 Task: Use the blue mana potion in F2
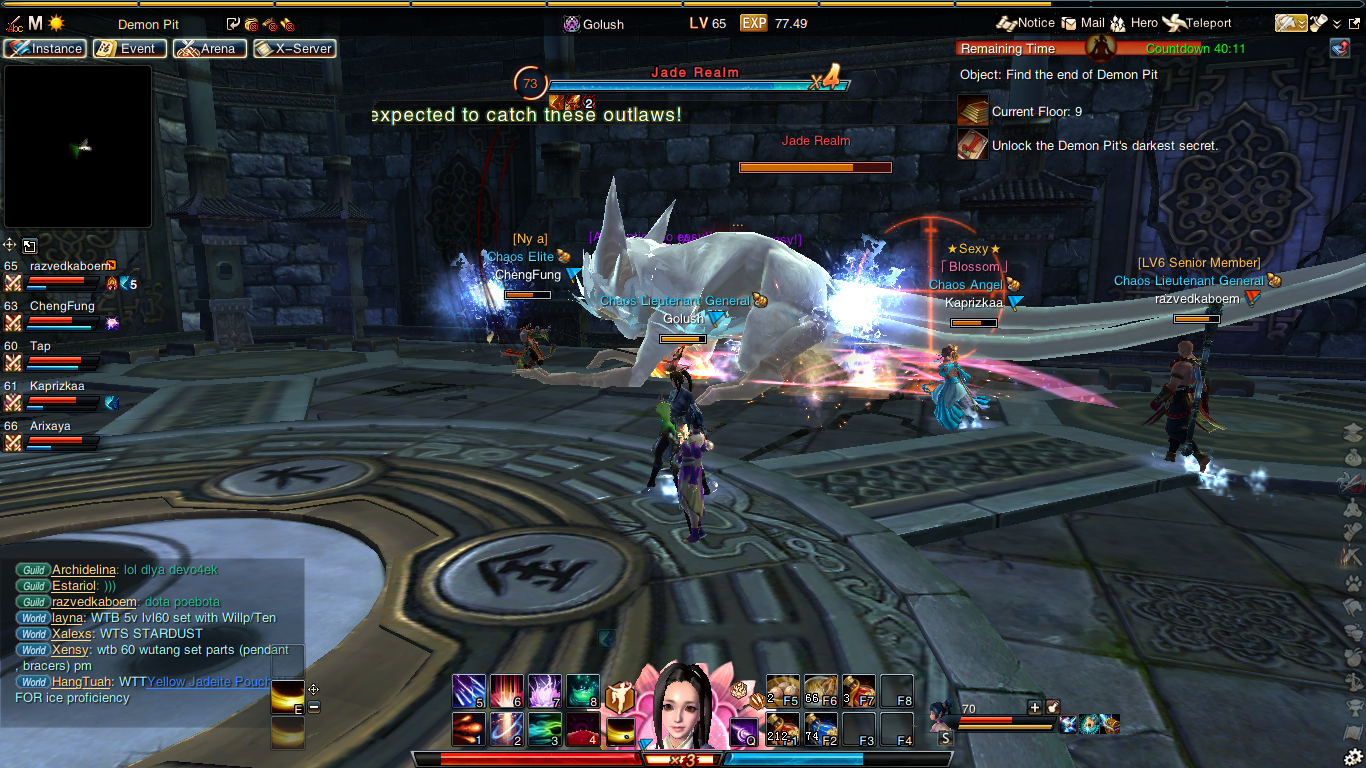pos(820,729)
